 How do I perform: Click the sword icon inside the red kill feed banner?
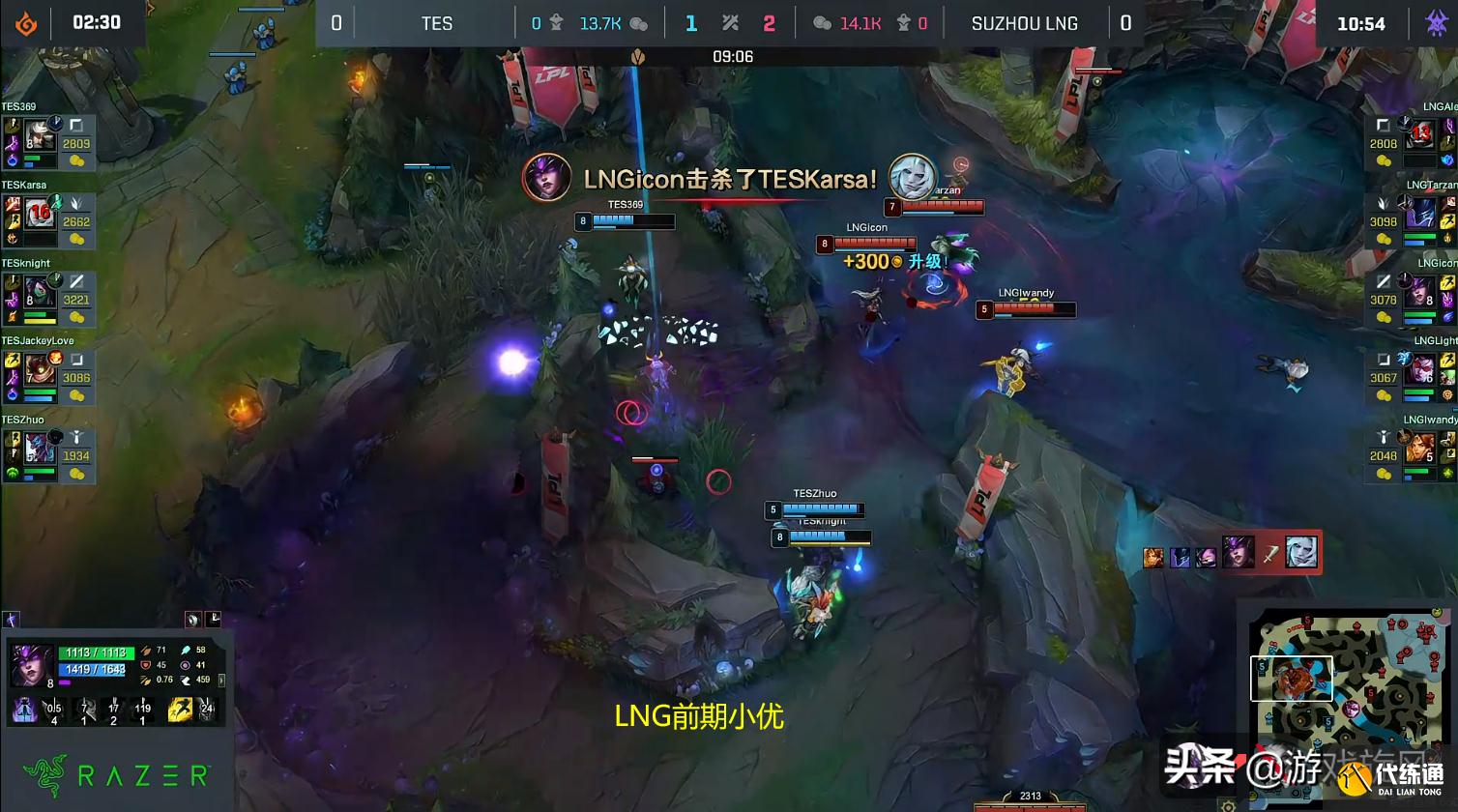click(1270, 557)
